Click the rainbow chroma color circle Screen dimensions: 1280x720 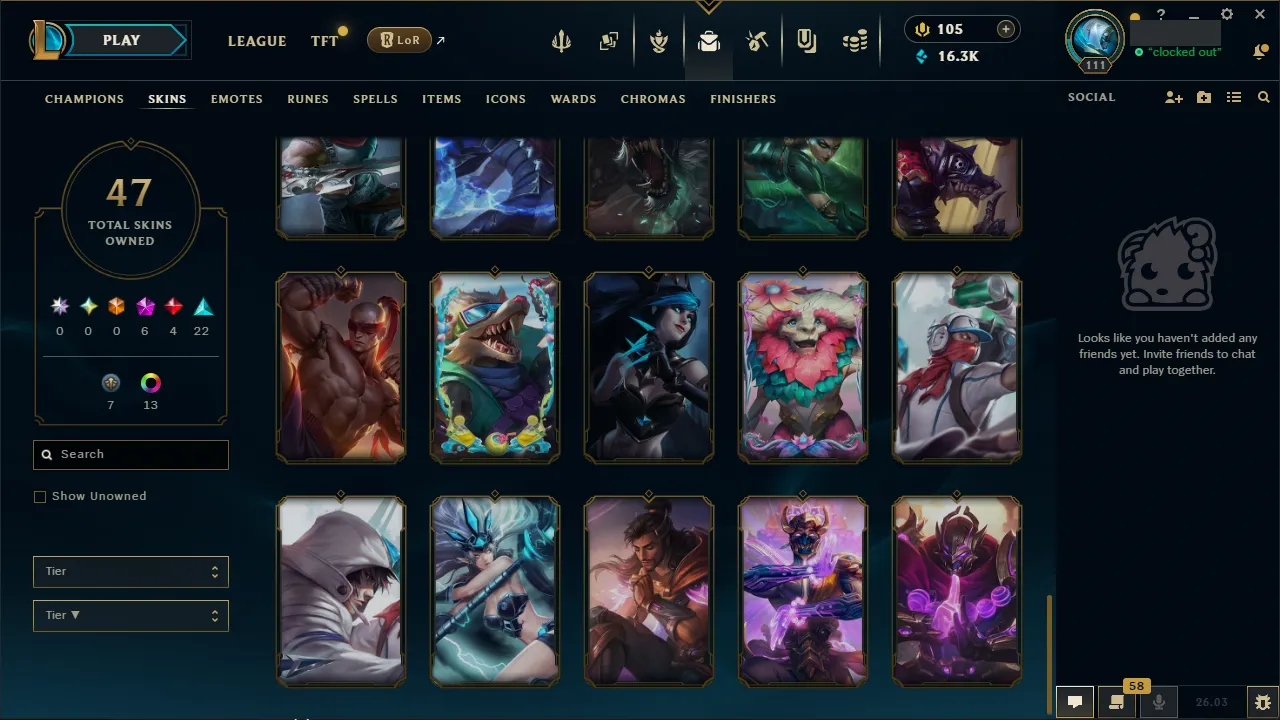150,382
